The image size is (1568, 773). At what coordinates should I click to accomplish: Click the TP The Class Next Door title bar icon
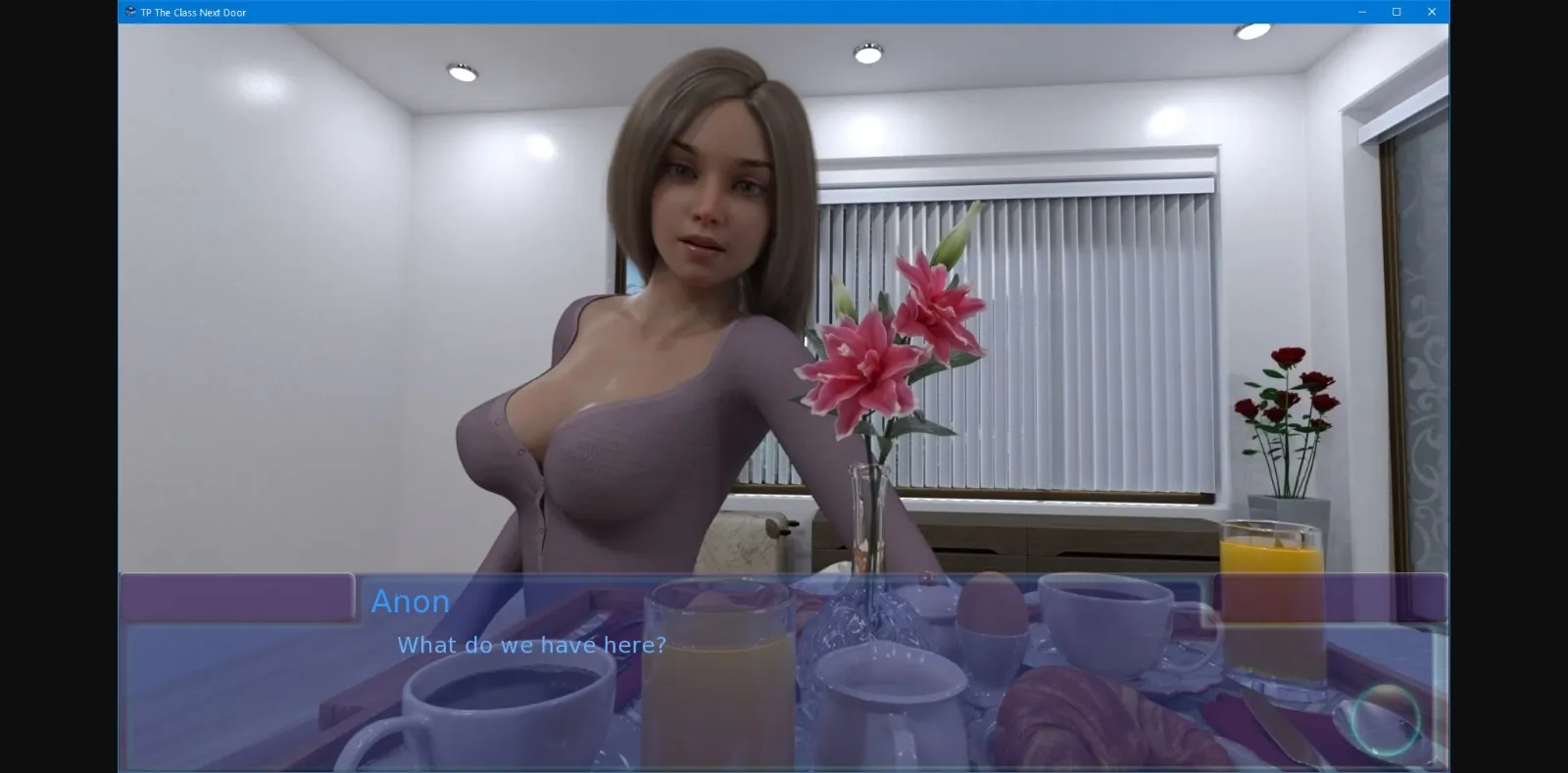tap(128, 12)
